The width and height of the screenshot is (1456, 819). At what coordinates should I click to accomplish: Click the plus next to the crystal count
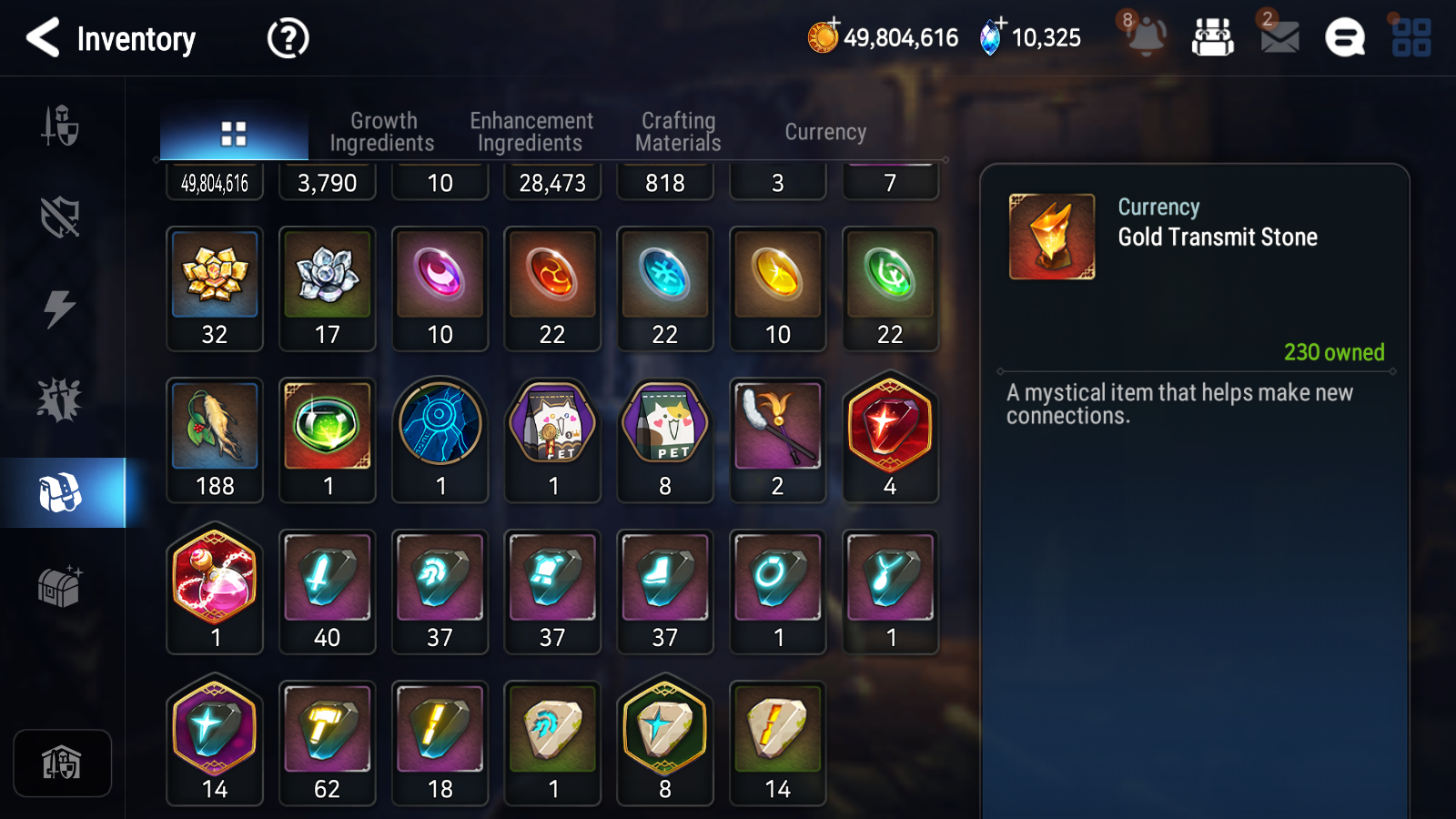point(1002,25)
